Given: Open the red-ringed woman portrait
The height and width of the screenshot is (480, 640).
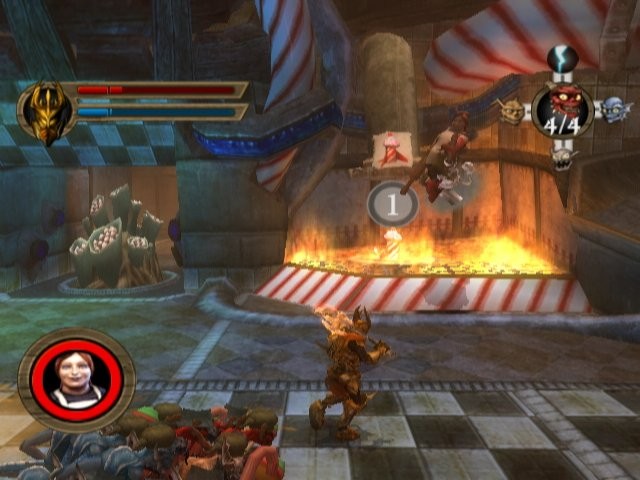Looking at the screenshot, I should tap(76, 379).
